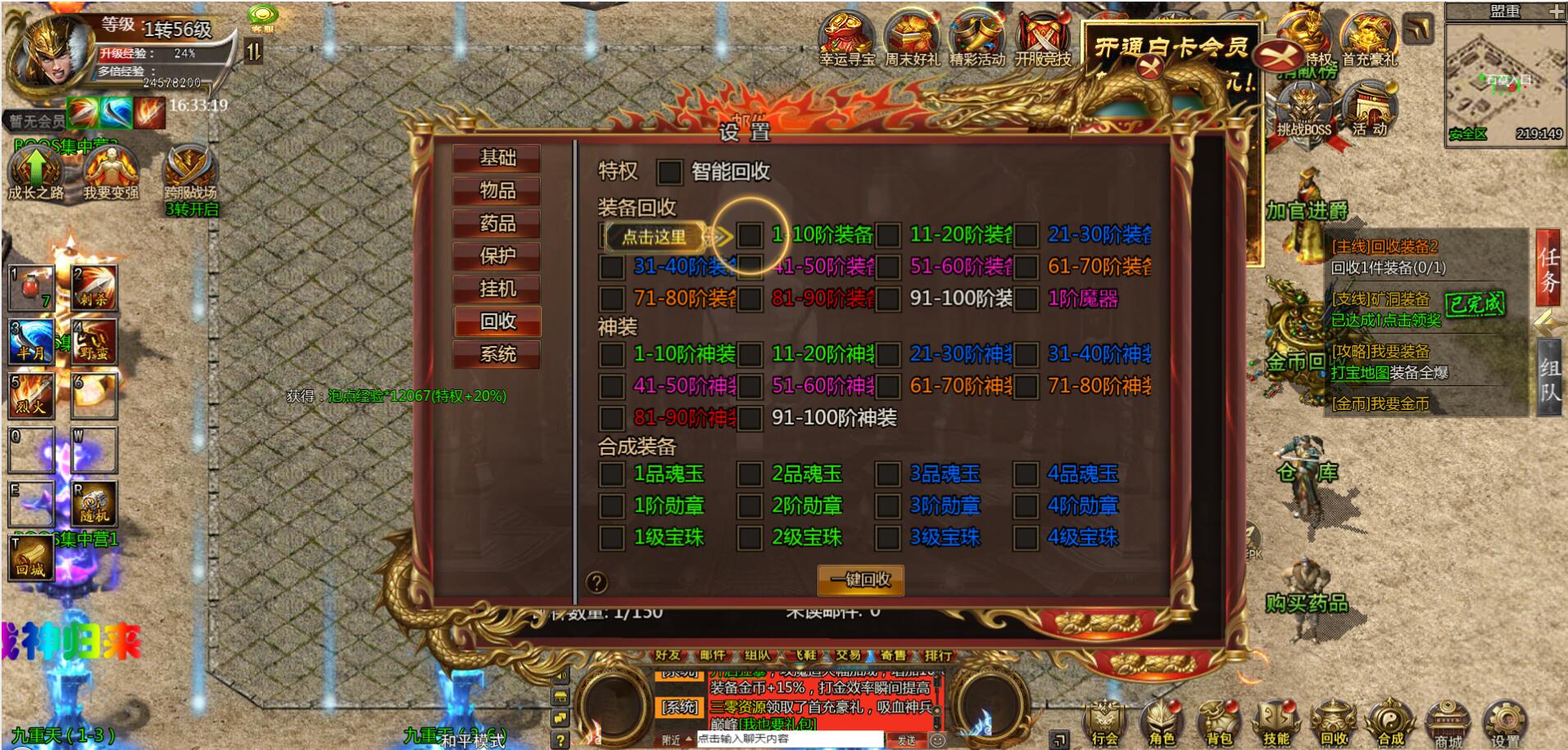The height and width of the screenshot is (750, 1568).
Task: Open the 物品 settings tab
Action: pyautogui.click(x=497, y=191)
